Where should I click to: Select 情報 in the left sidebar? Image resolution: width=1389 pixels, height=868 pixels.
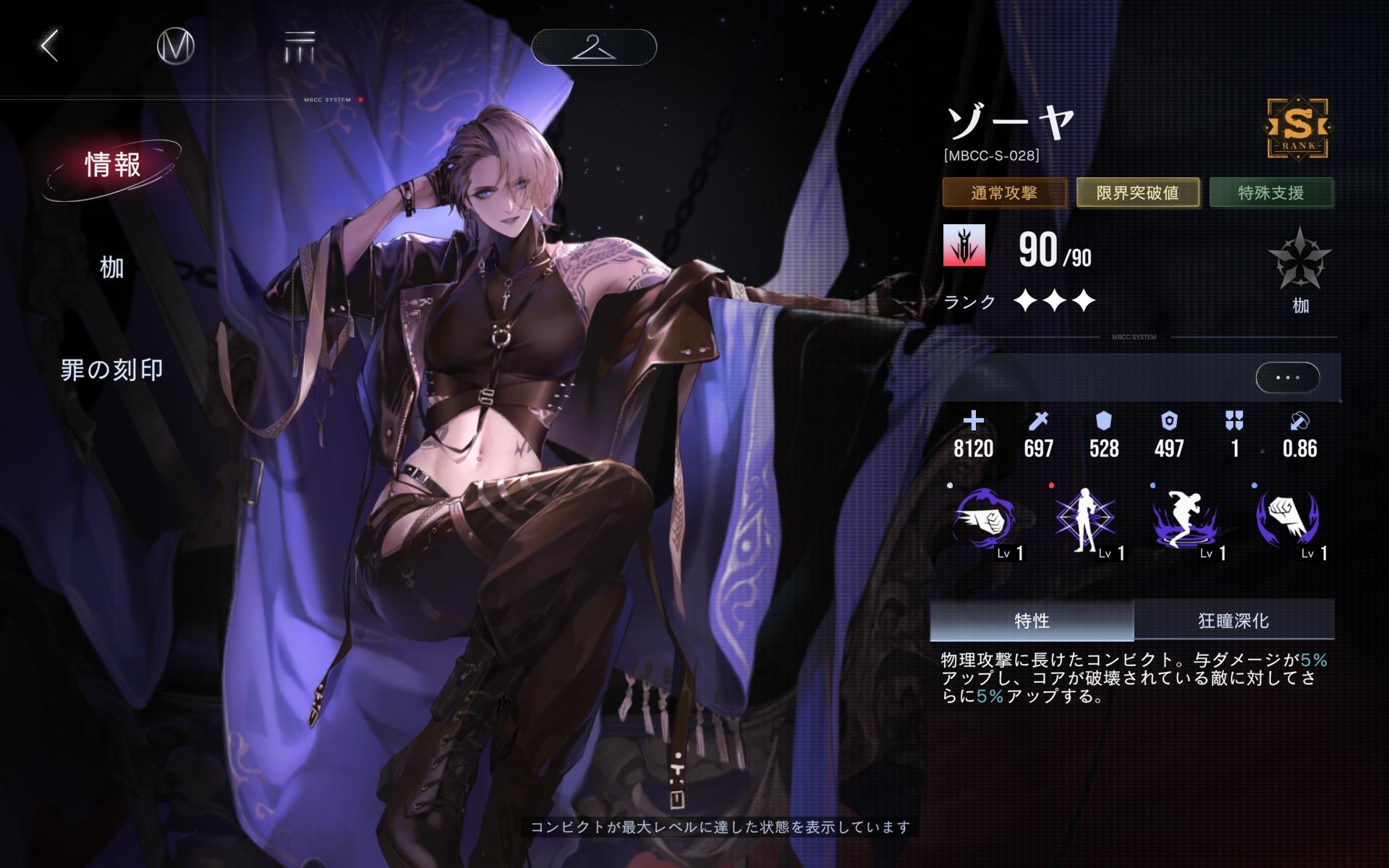pos(113,166)
